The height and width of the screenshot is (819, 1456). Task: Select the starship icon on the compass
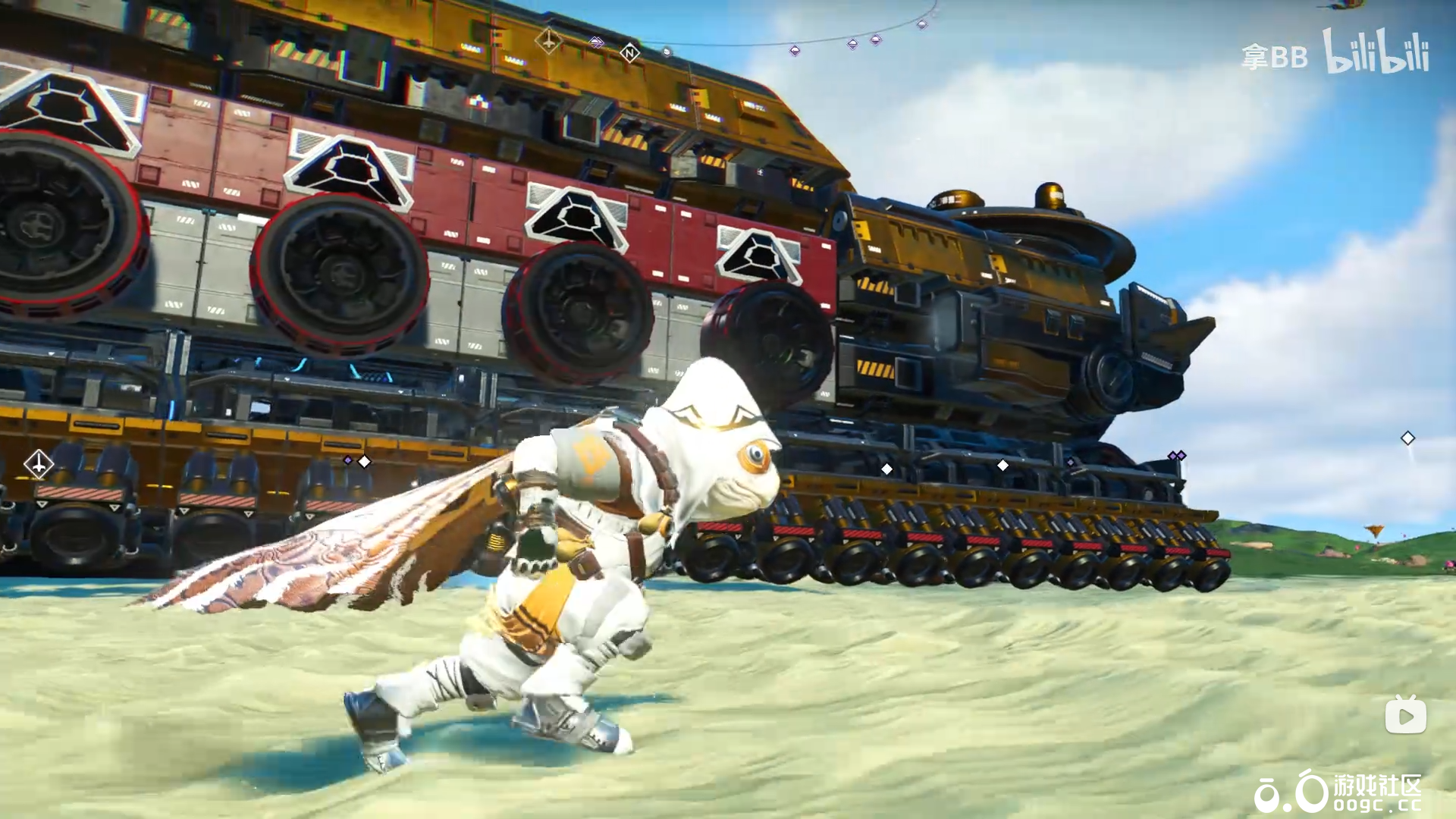pos(548,40)
